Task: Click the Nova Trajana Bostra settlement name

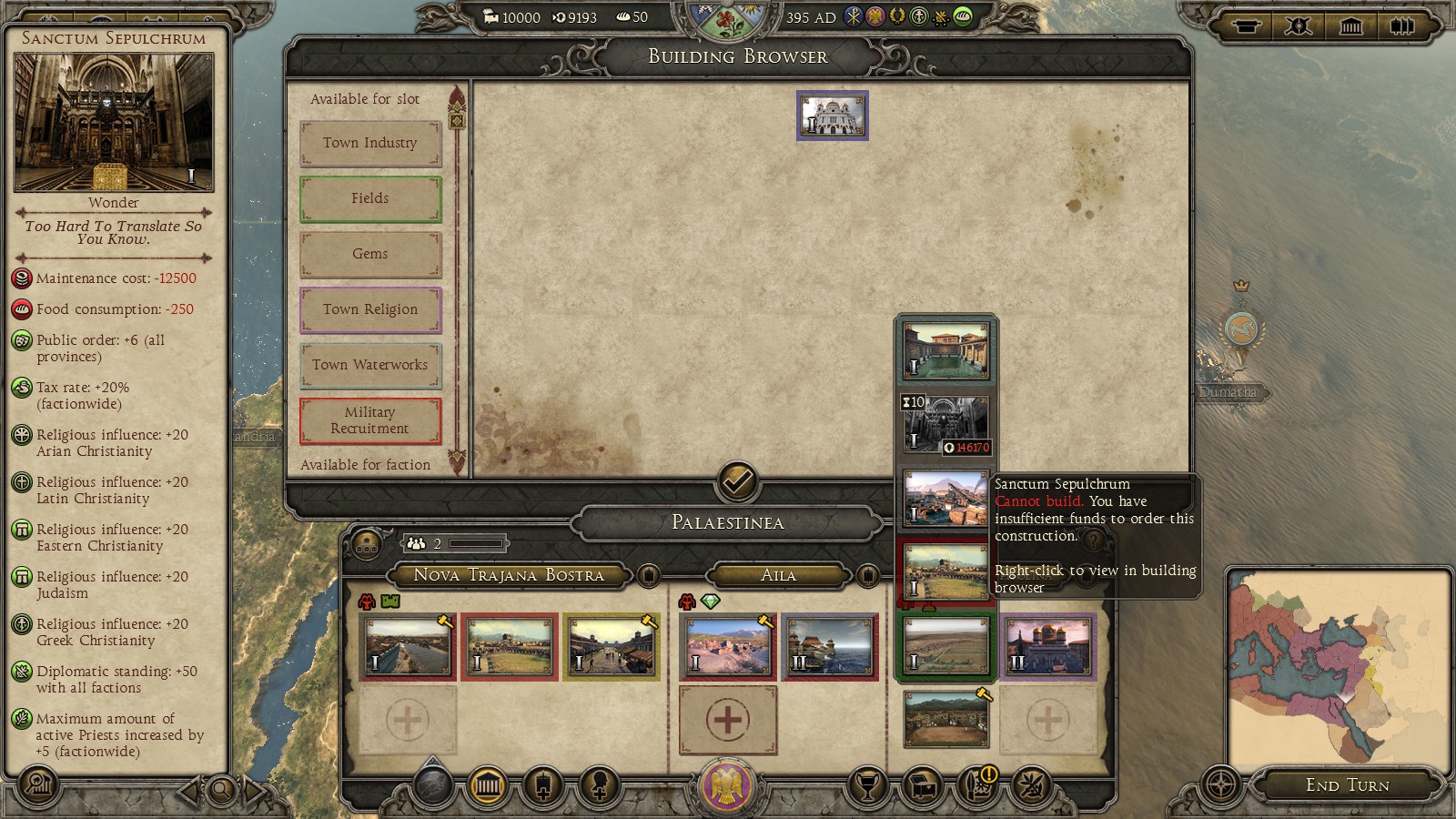Action: pos(509,575)
